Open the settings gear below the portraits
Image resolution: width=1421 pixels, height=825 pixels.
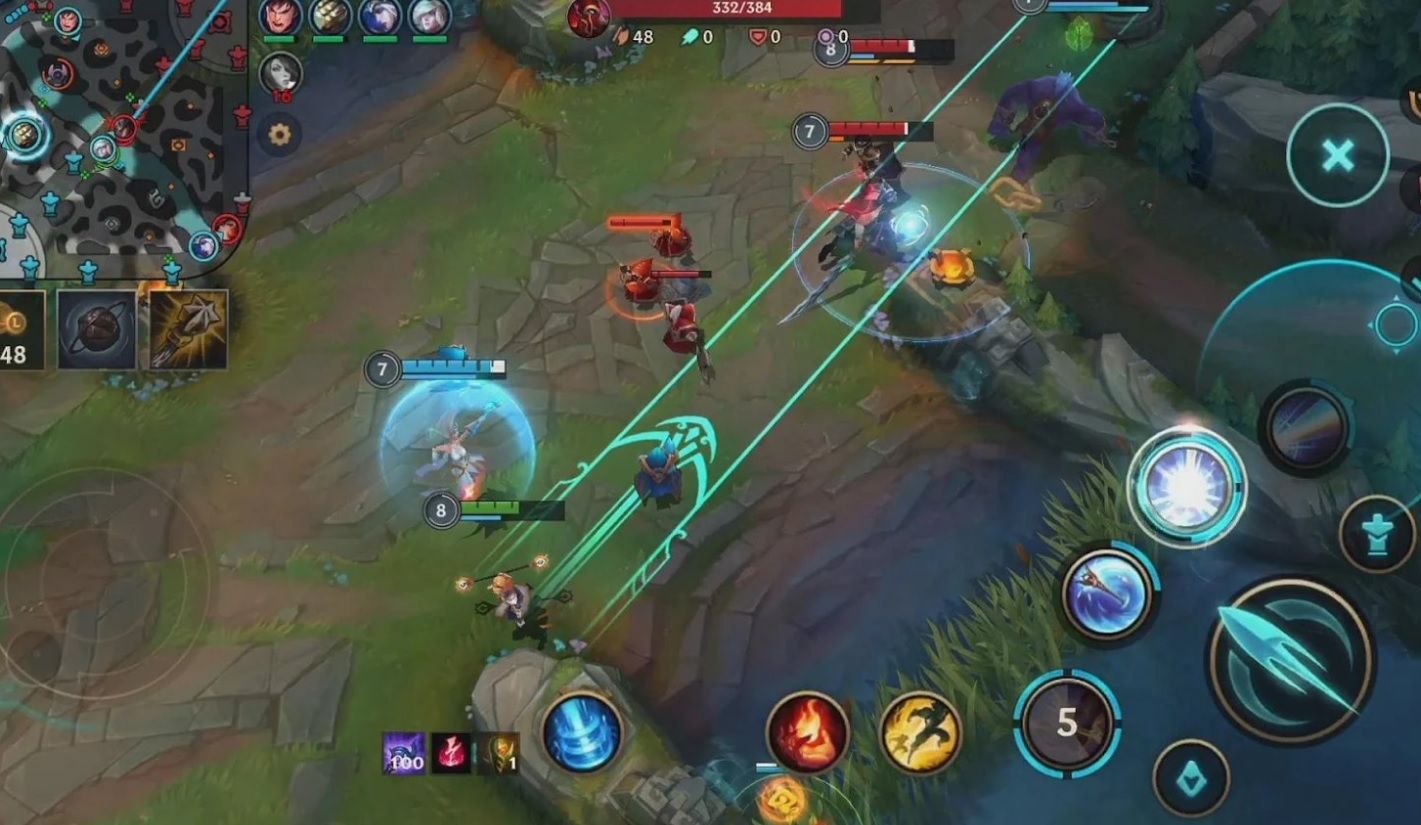tap(278, 135)
